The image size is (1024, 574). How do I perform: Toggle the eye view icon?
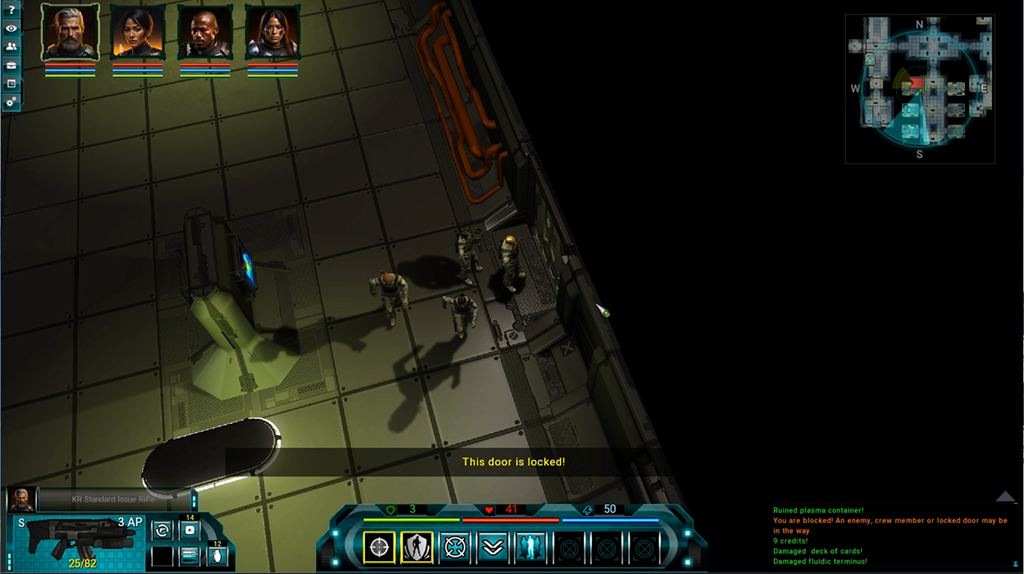pyautogui.click(x=11, y=28)
